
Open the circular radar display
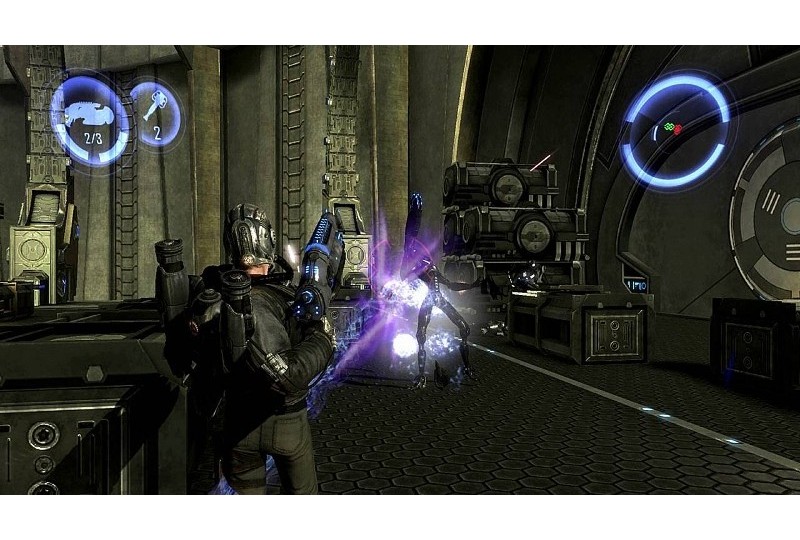tap(674, 132)
